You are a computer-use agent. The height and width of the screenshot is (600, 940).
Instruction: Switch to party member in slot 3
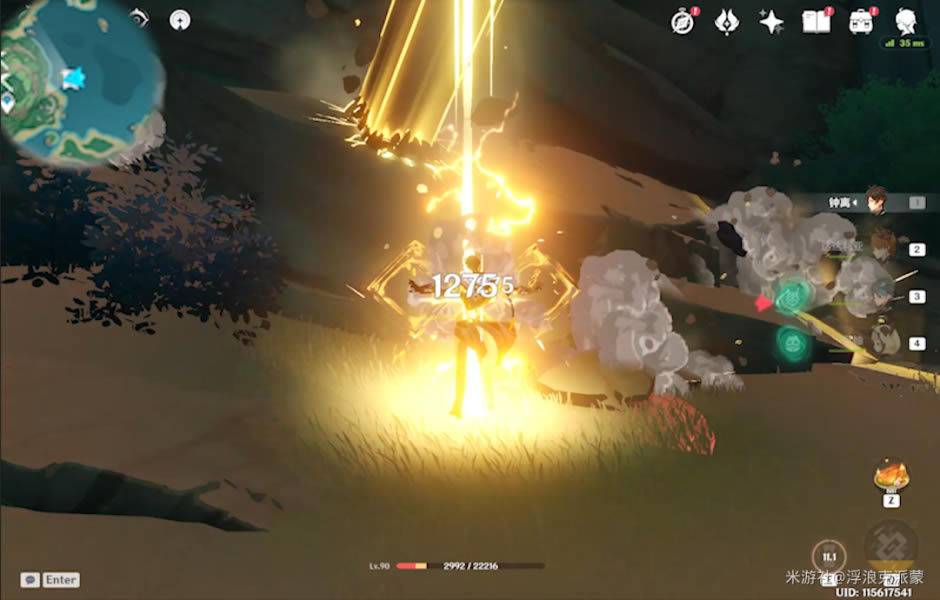pyautogui.click(x=882, y=296)
